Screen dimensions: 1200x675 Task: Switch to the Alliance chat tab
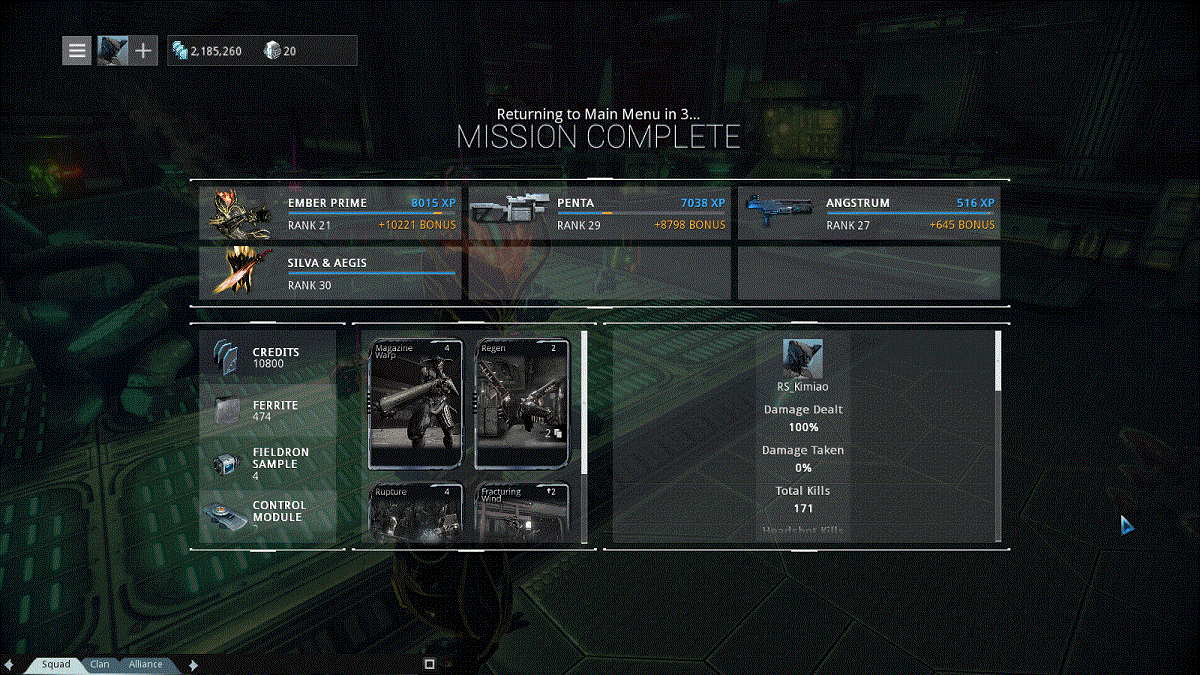click(x=145, y=664)
